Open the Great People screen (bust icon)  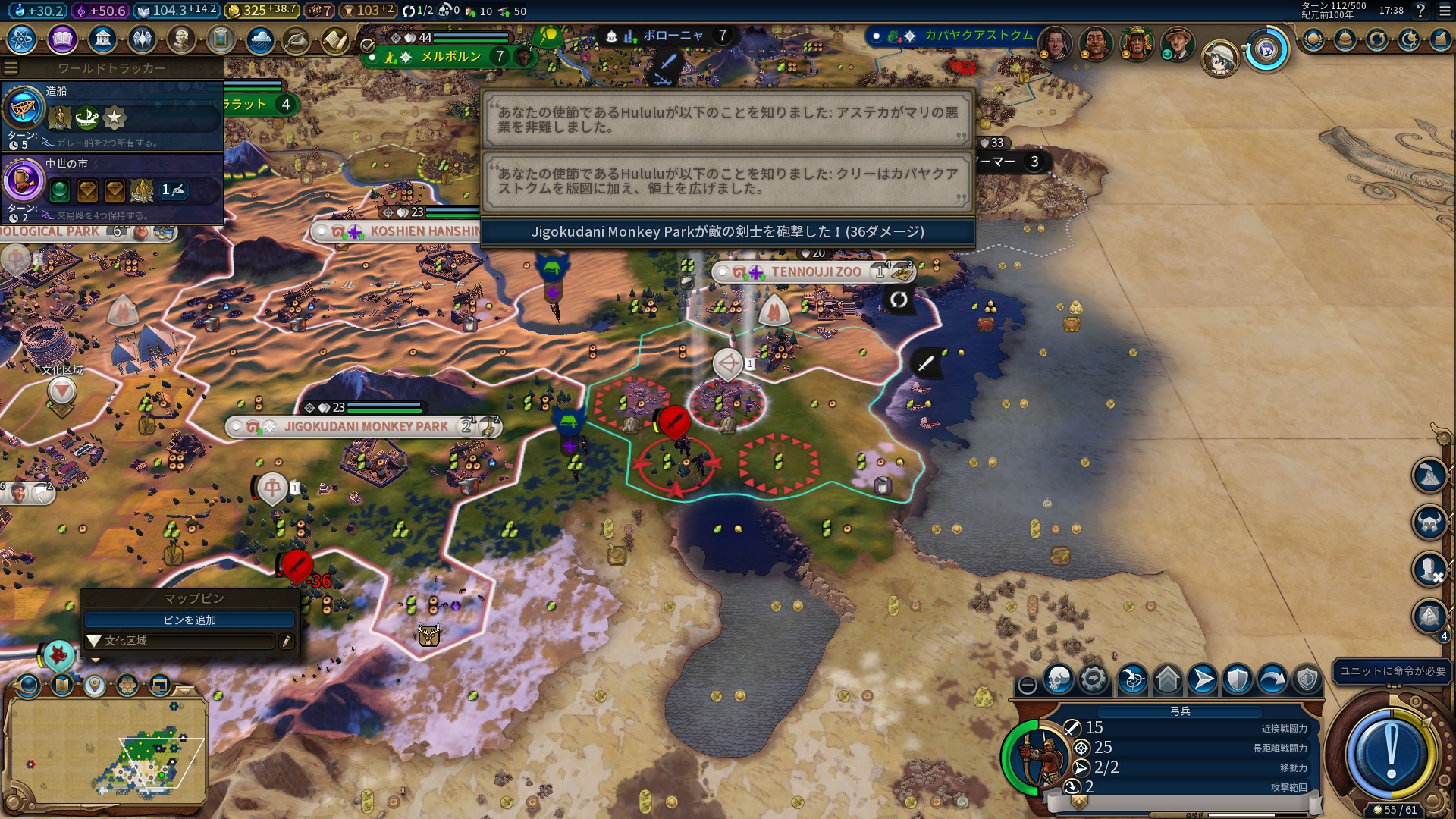click(x=181, y=39)
